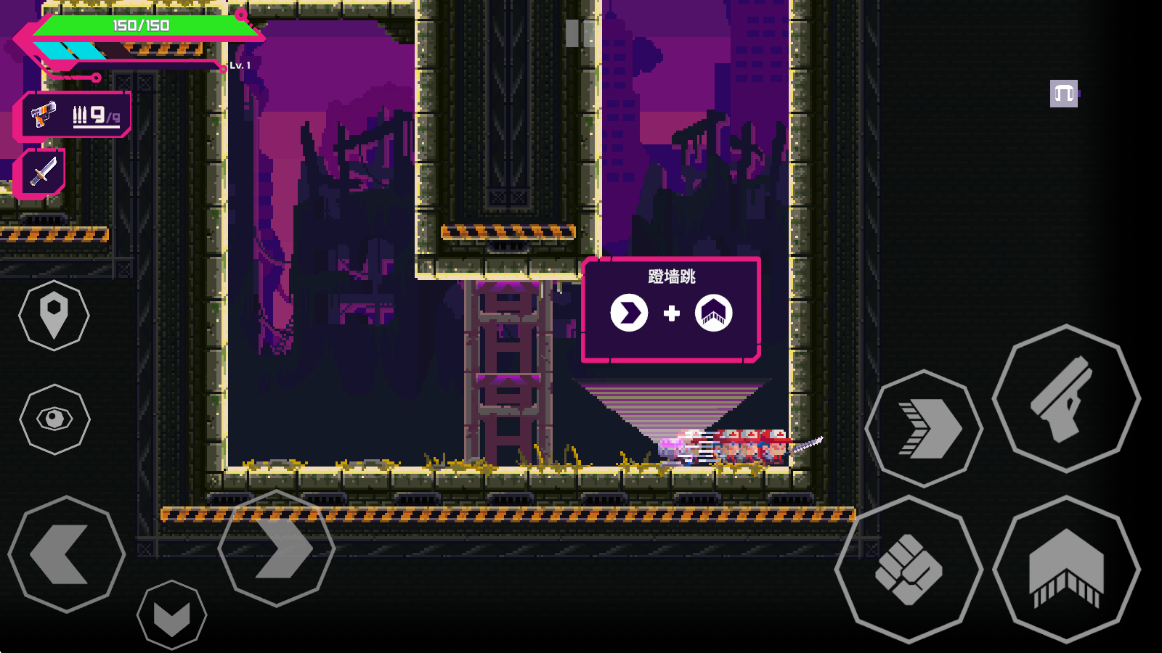Screen dimensions: 1162x653
Task: Pause the game with the pause button
Action: tap(579, 33)
